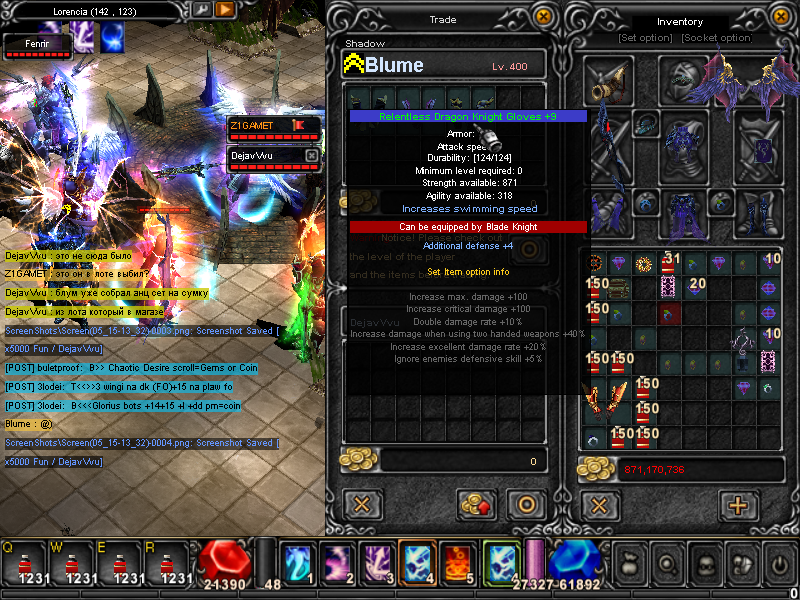The width and height of the screenshot is (800, 600).
Task: Remove the DejavVvu party member
Action: pyautogui.click(x=311, y=156)
